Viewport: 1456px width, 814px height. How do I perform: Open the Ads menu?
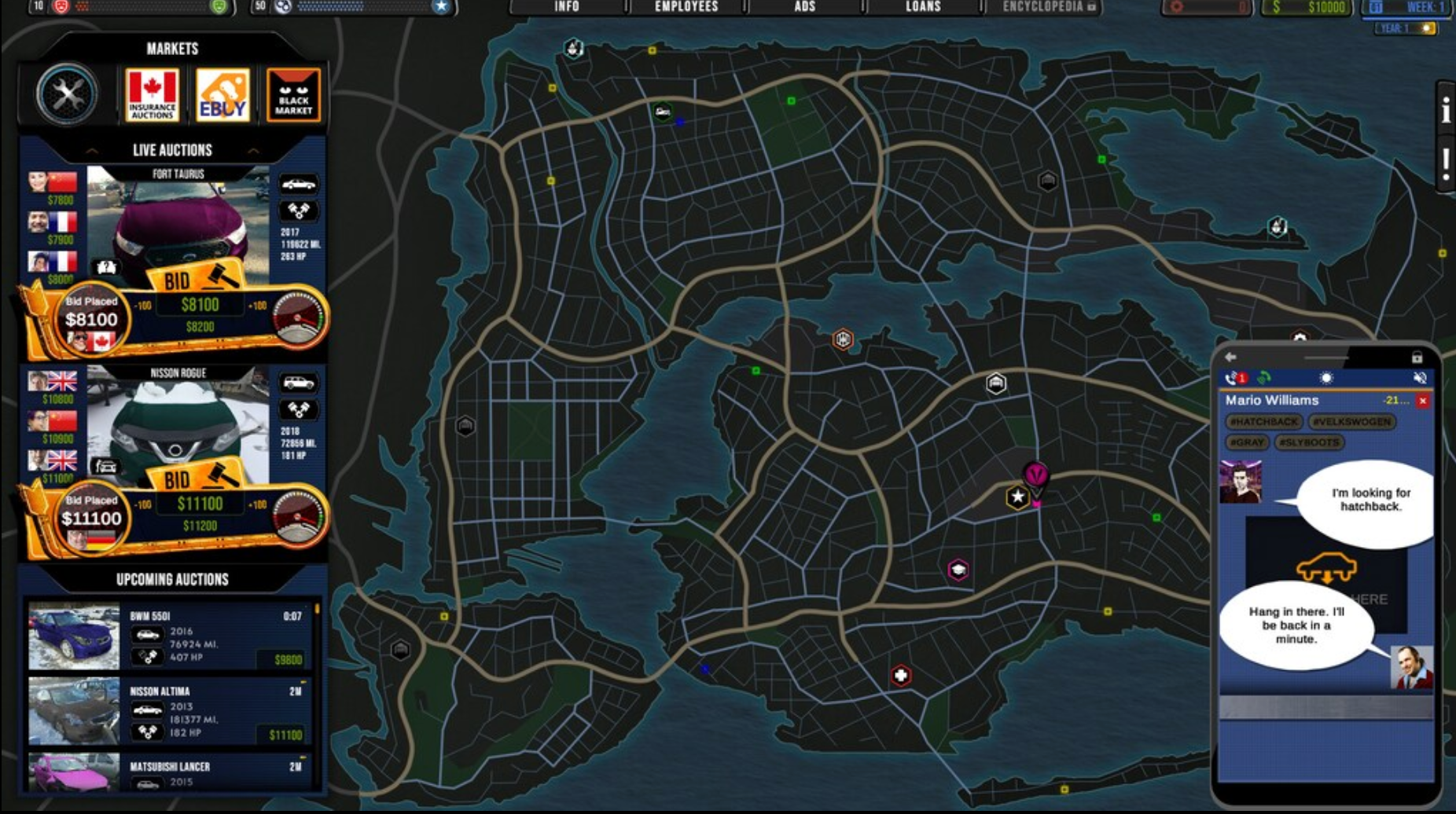(x=804, y=7)
